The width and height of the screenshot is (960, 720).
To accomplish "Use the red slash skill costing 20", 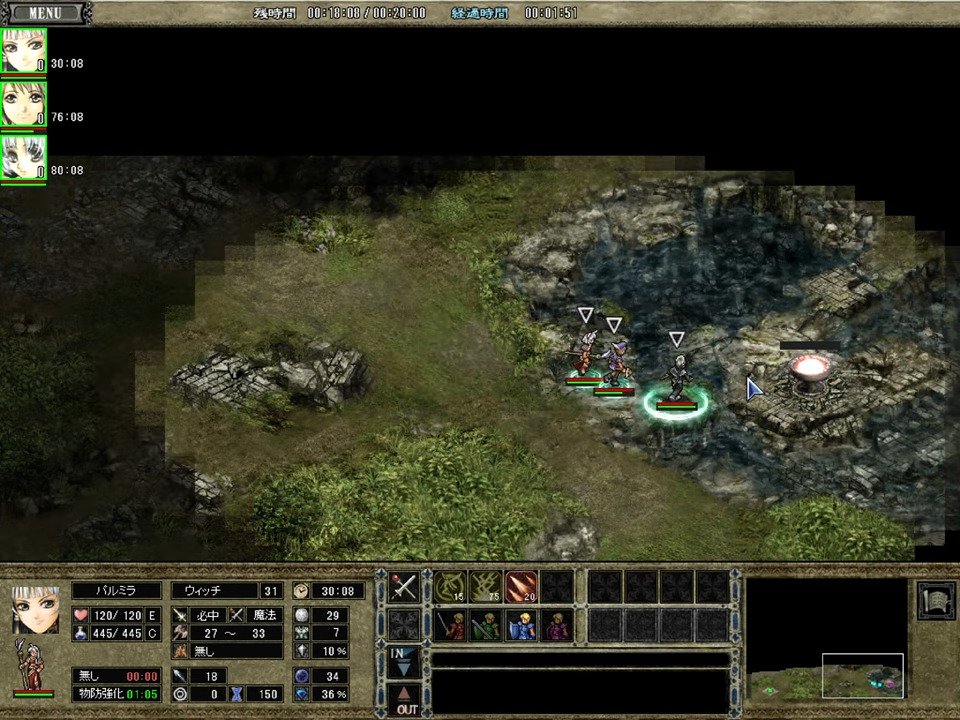I will point(521,587).
